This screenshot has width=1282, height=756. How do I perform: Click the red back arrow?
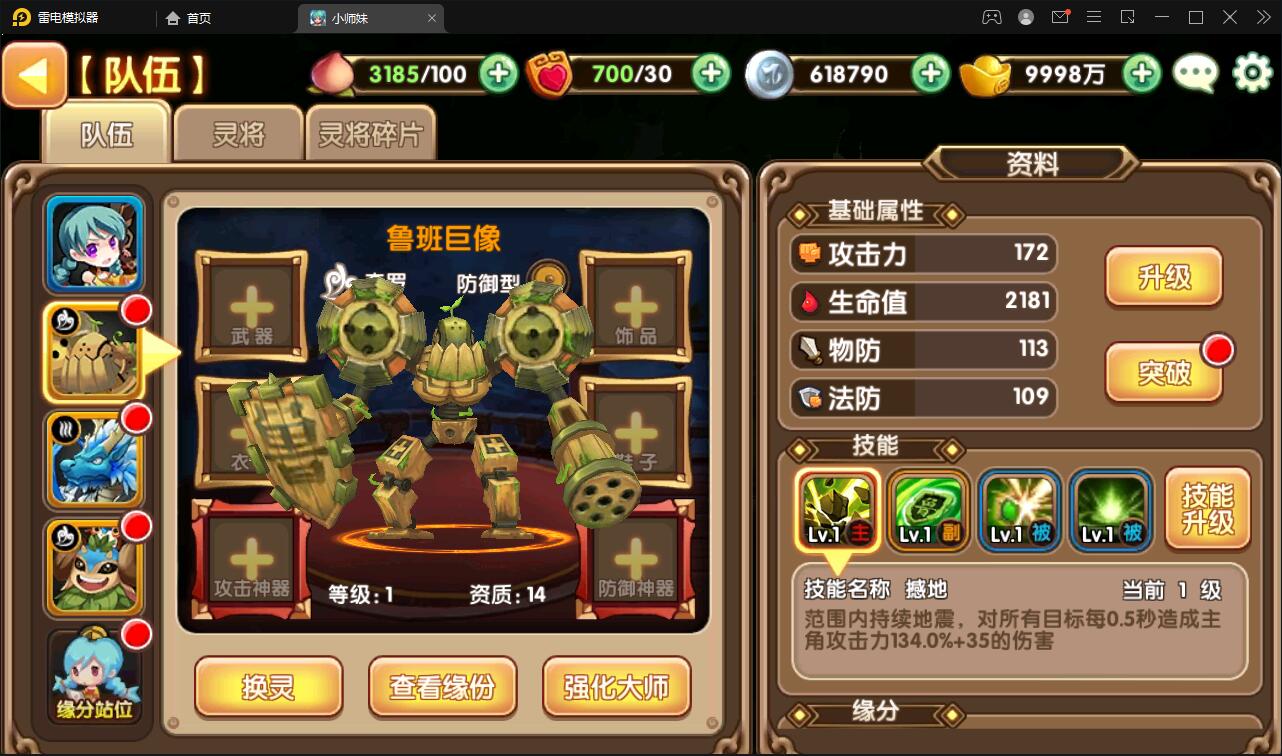click(33, 73)
